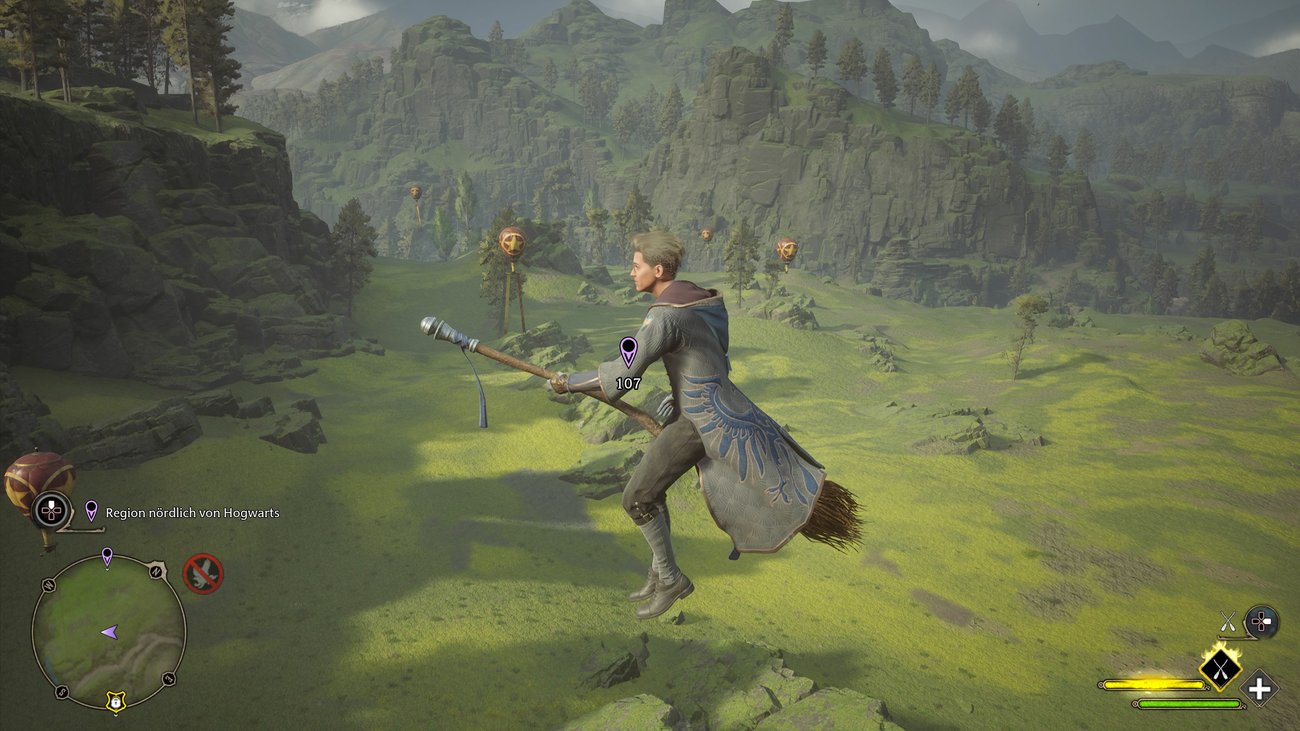
Task: Click the circular minimap
Action: click(108, 631)
